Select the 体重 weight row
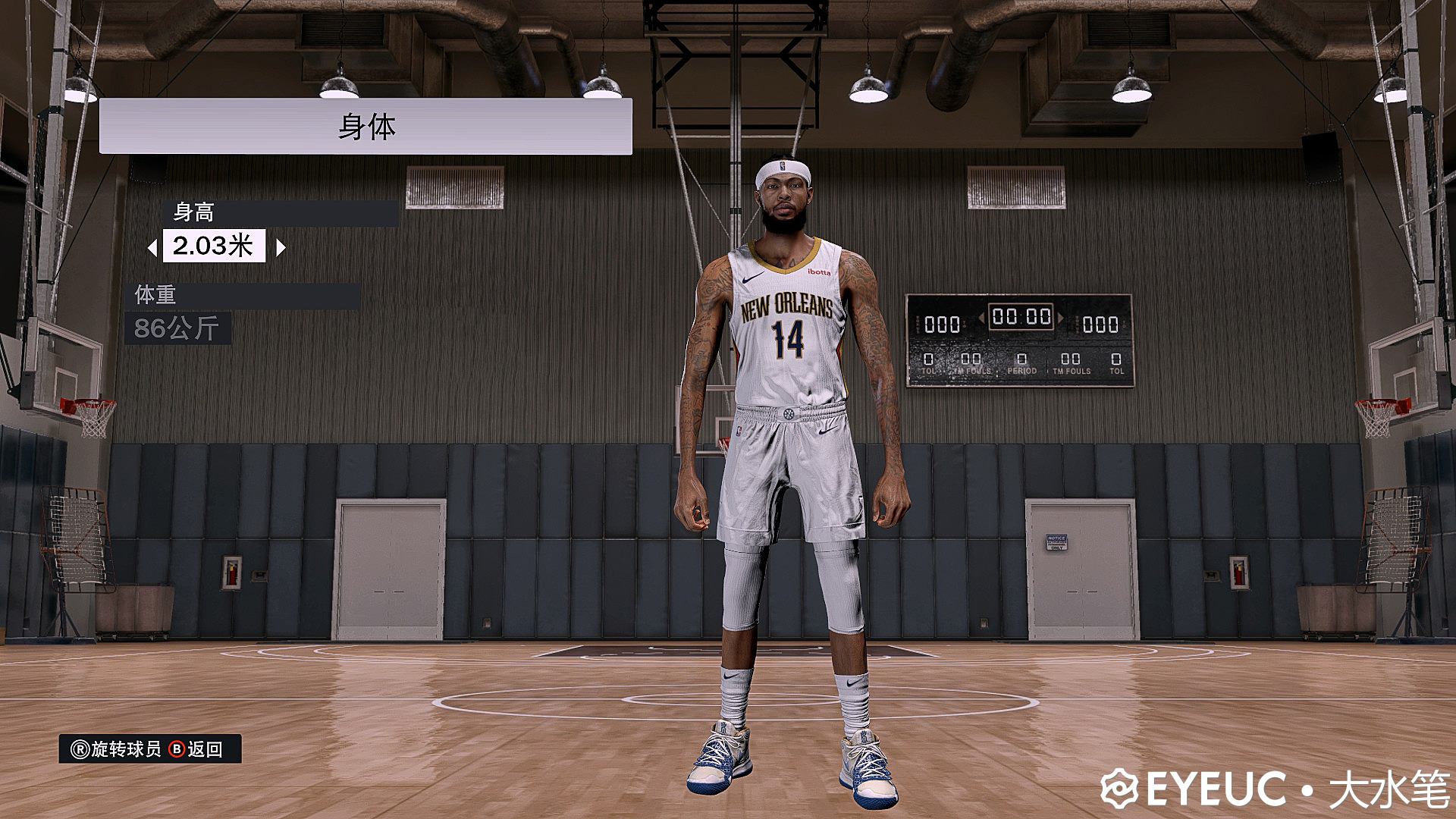 [243, 295]
